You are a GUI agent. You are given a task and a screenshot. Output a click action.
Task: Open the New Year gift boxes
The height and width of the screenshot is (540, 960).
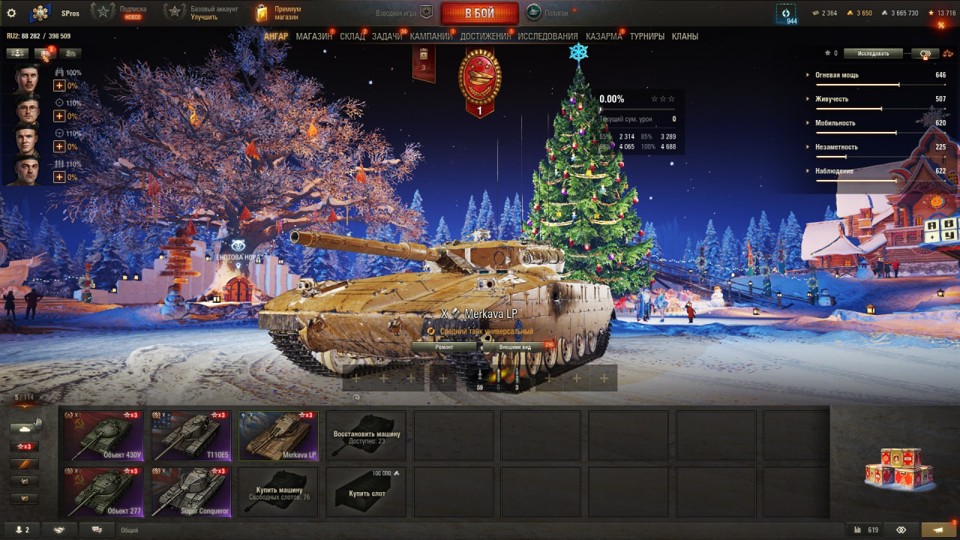(x=897, y=467)
